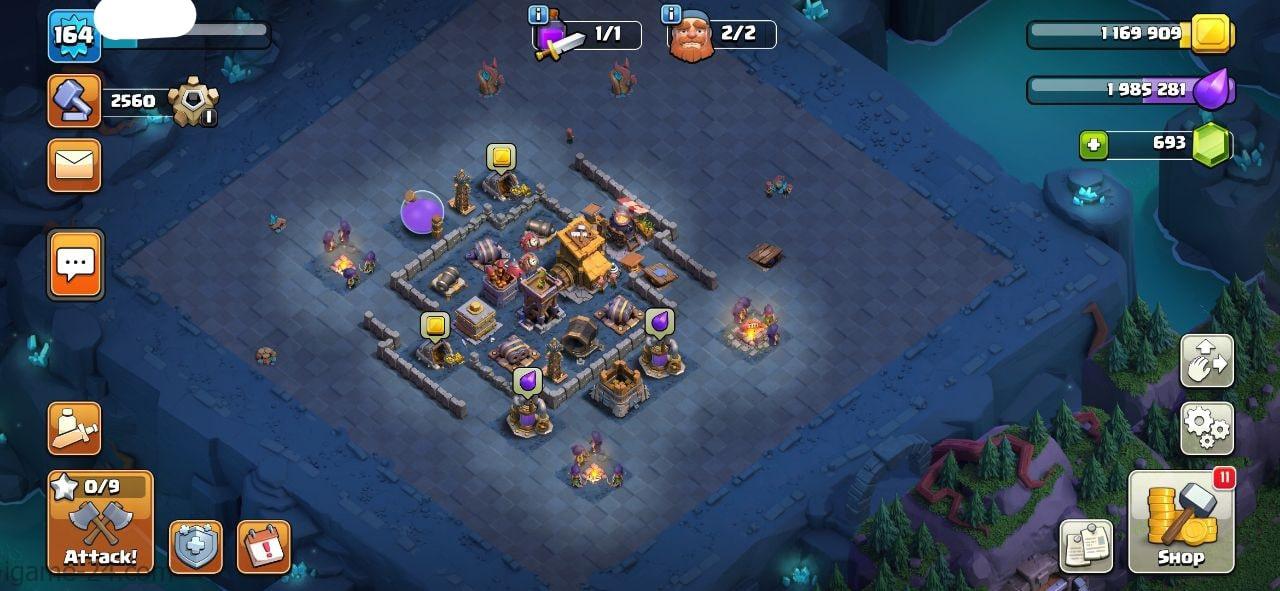Viewport: 1280px width, 591px height.
Task: Tap the Attack! button
Action: coord(100,522)
